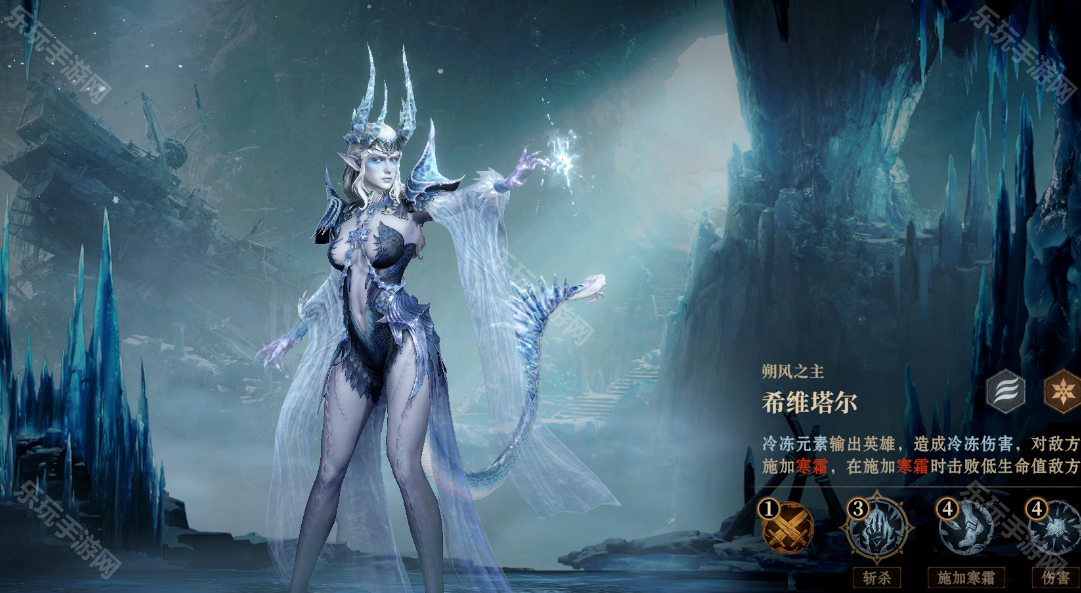The width and height of the screenshot is (1081, 593).
Task: Click the wind element hexagon icon
Action: pos(1005,391)
